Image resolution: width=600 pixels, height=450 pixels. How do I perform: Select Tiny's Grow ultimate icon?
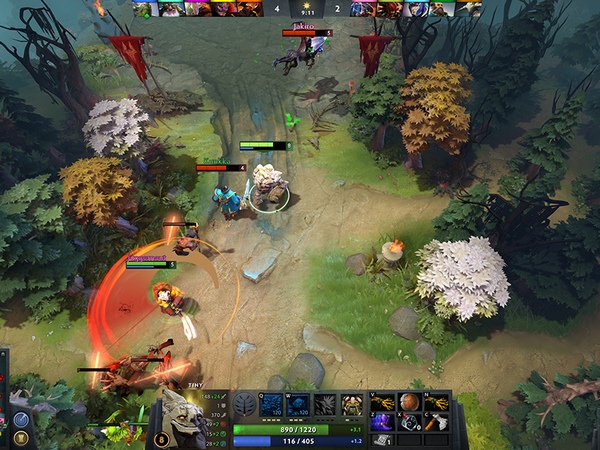[x=351, y=405]
